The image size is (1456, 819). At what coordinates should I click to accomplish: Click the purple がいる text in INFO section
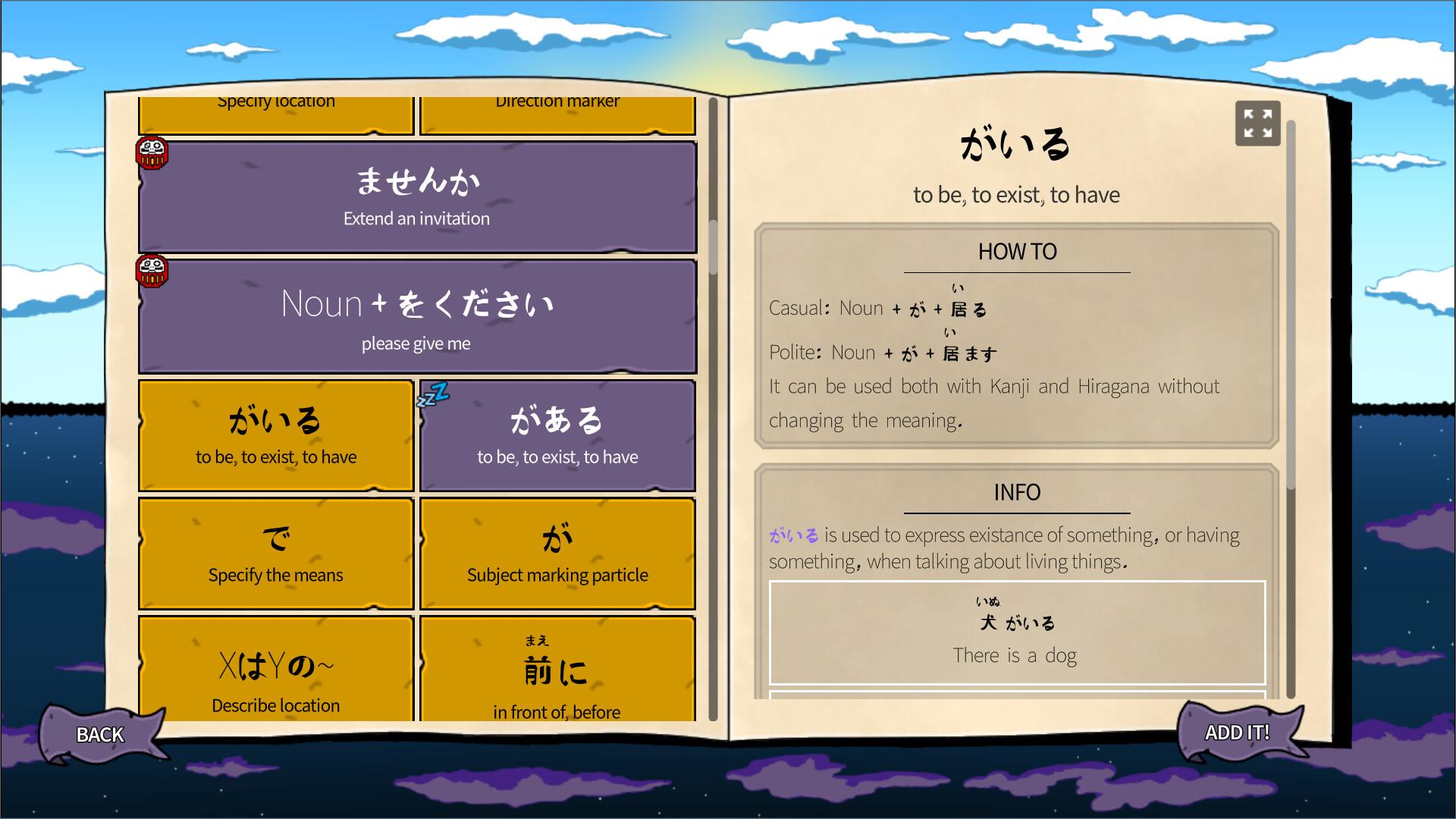tap(792, 534)
